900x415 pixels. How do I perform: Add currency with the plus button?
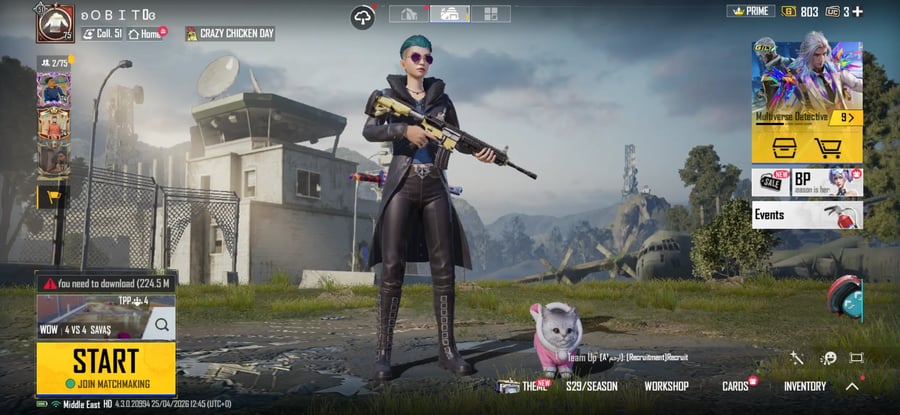pyautogui.click(x=856, y=12)
